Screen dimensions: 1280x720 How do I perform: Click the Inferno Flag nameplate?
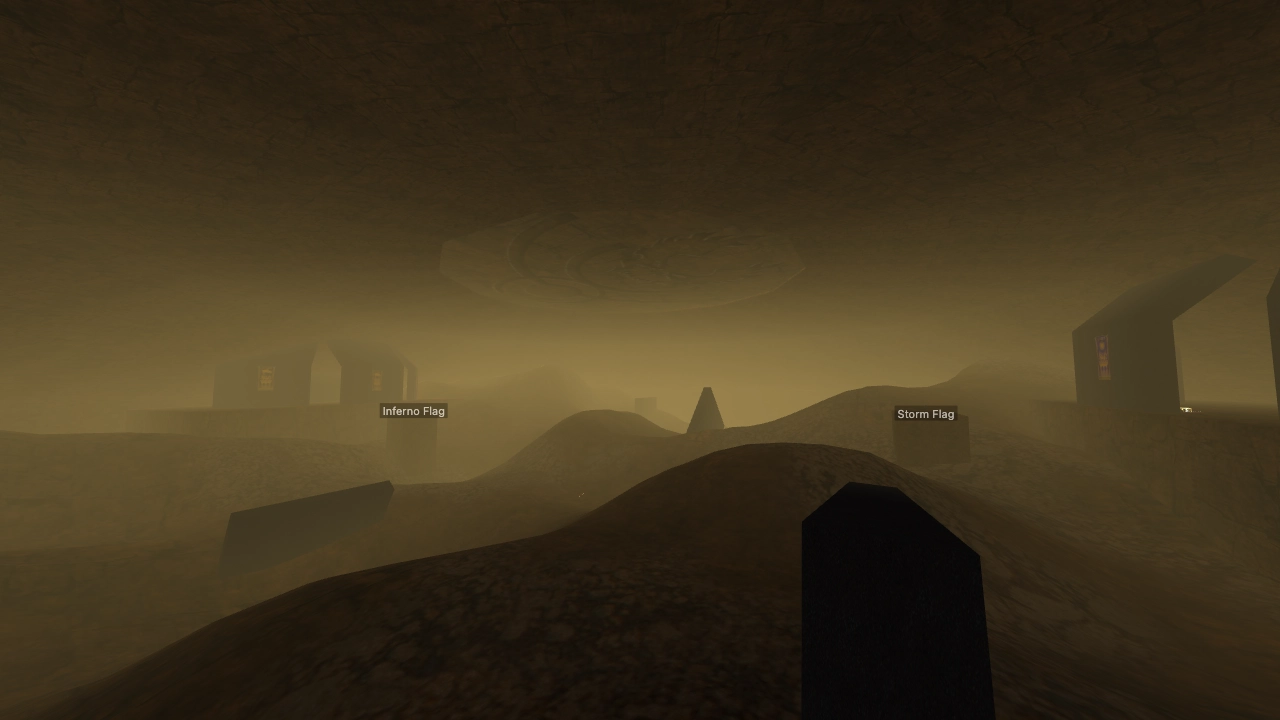[x=413, y=410]
